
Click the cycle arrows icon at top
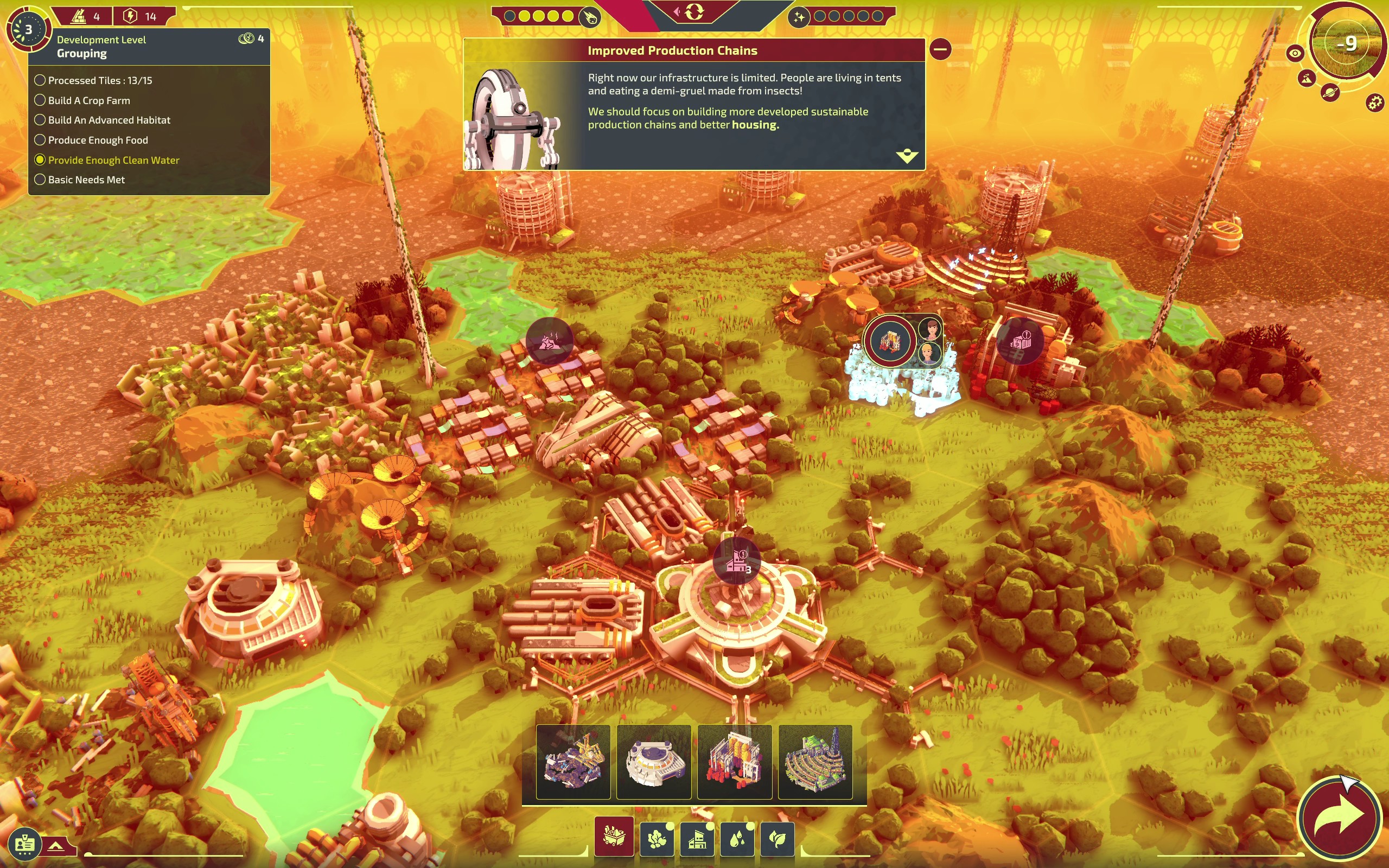(694, 12)
